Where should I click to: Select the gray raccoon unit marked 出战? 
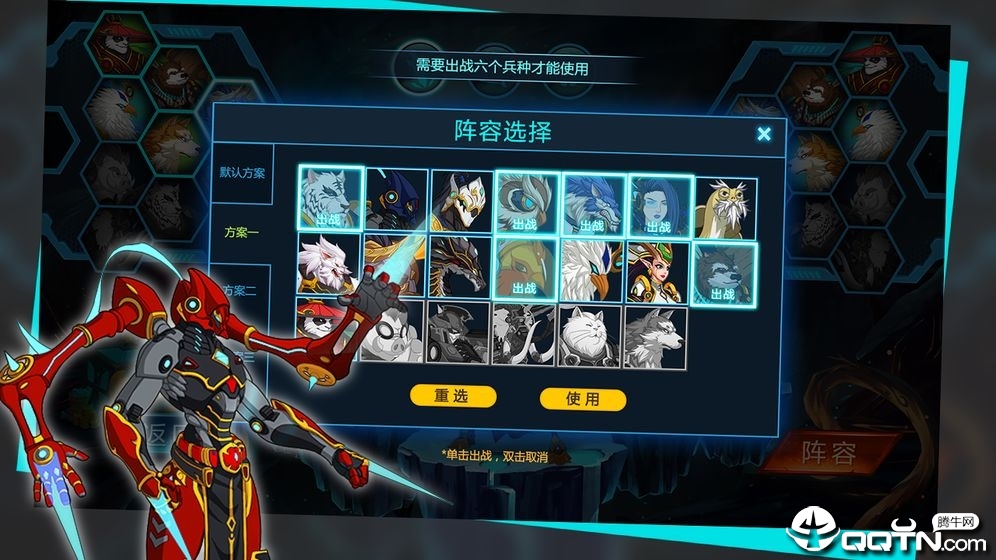click(x=725, y=273)
